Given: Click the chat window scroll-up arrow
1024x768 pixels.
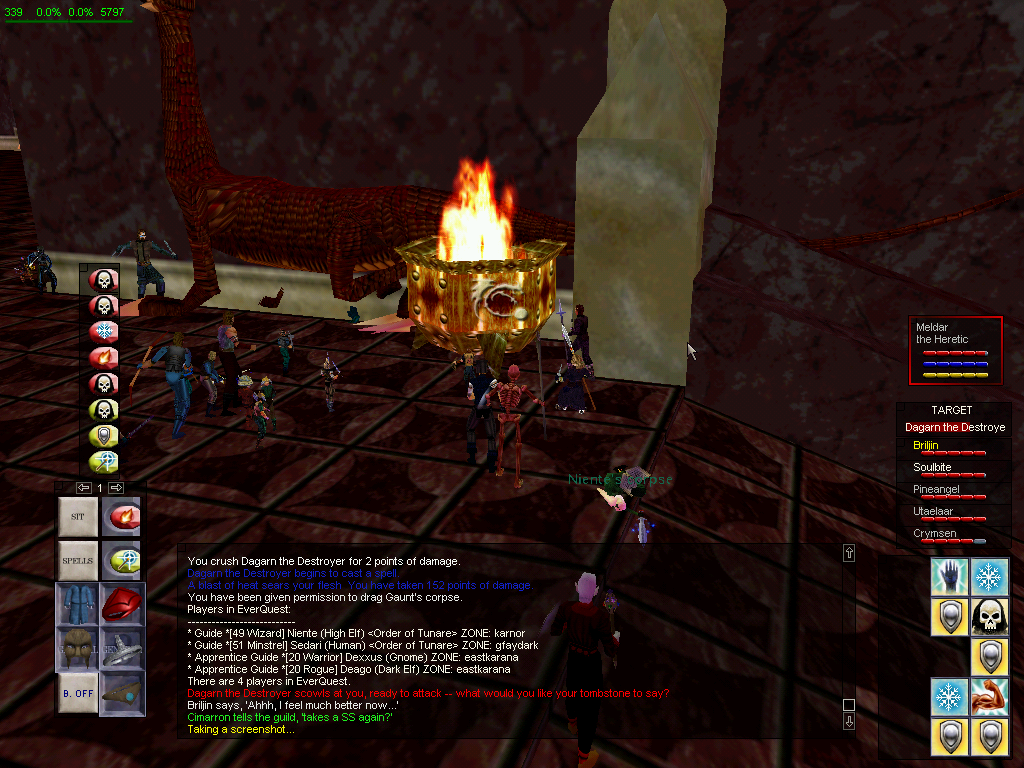Looking at the screenshot, I should [x=849, y=552].
